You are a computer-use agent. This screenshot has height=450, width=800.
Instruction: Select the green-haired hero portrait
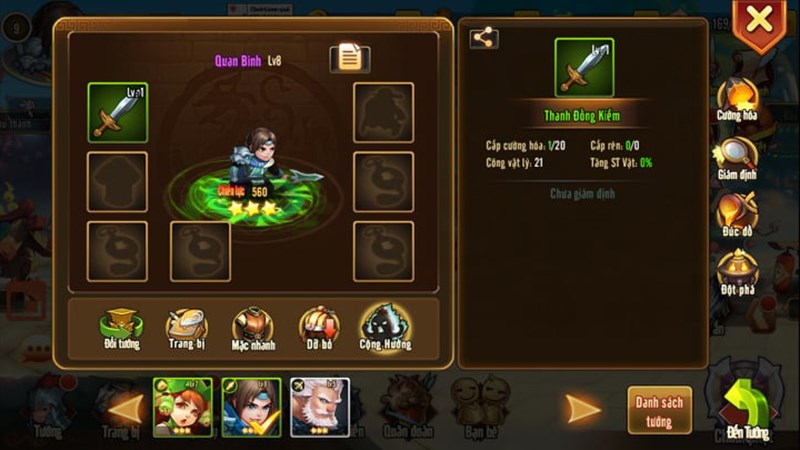183,407
